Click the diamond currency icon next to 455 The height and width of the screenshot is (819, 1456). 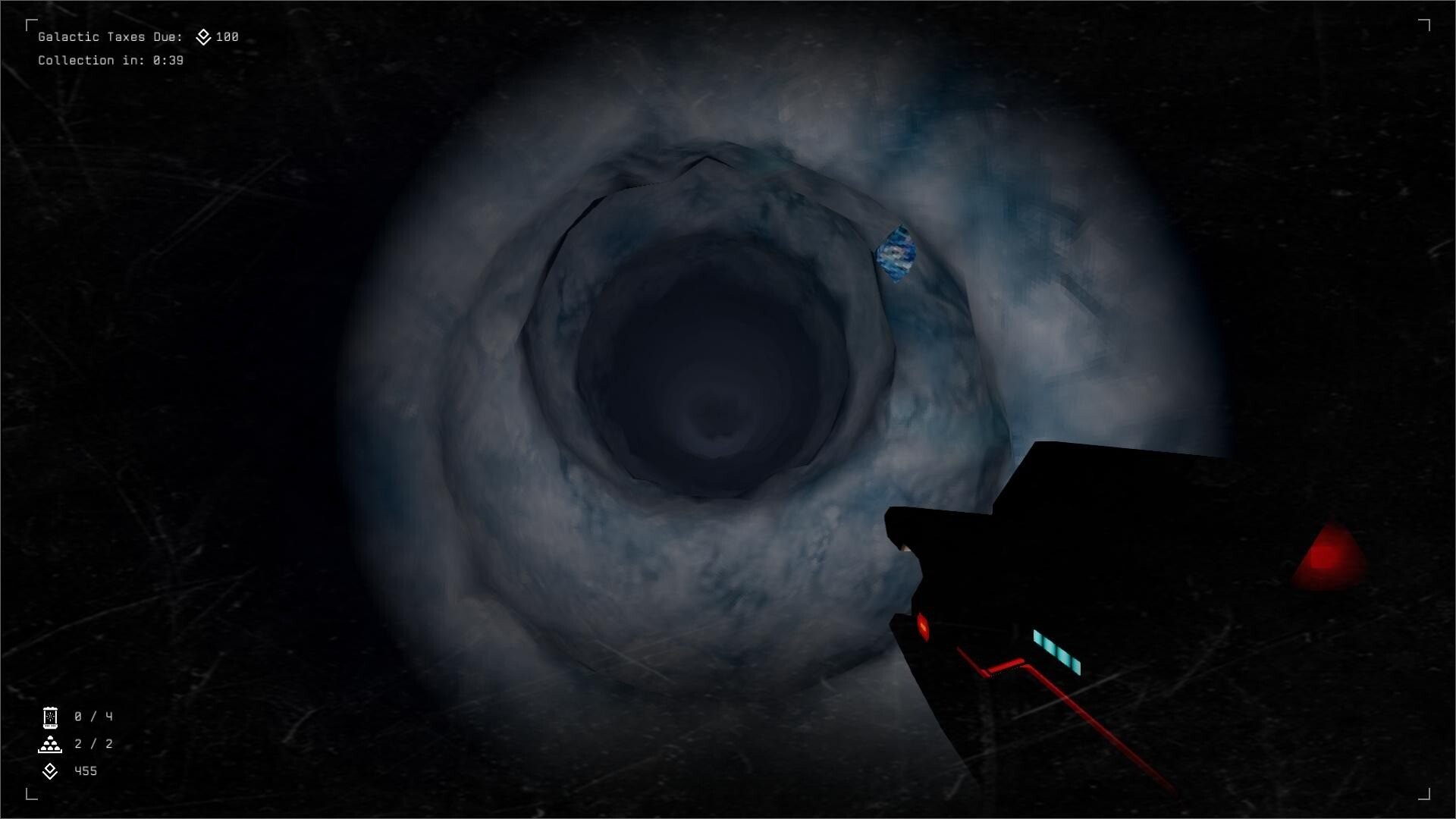coord(49,771)
